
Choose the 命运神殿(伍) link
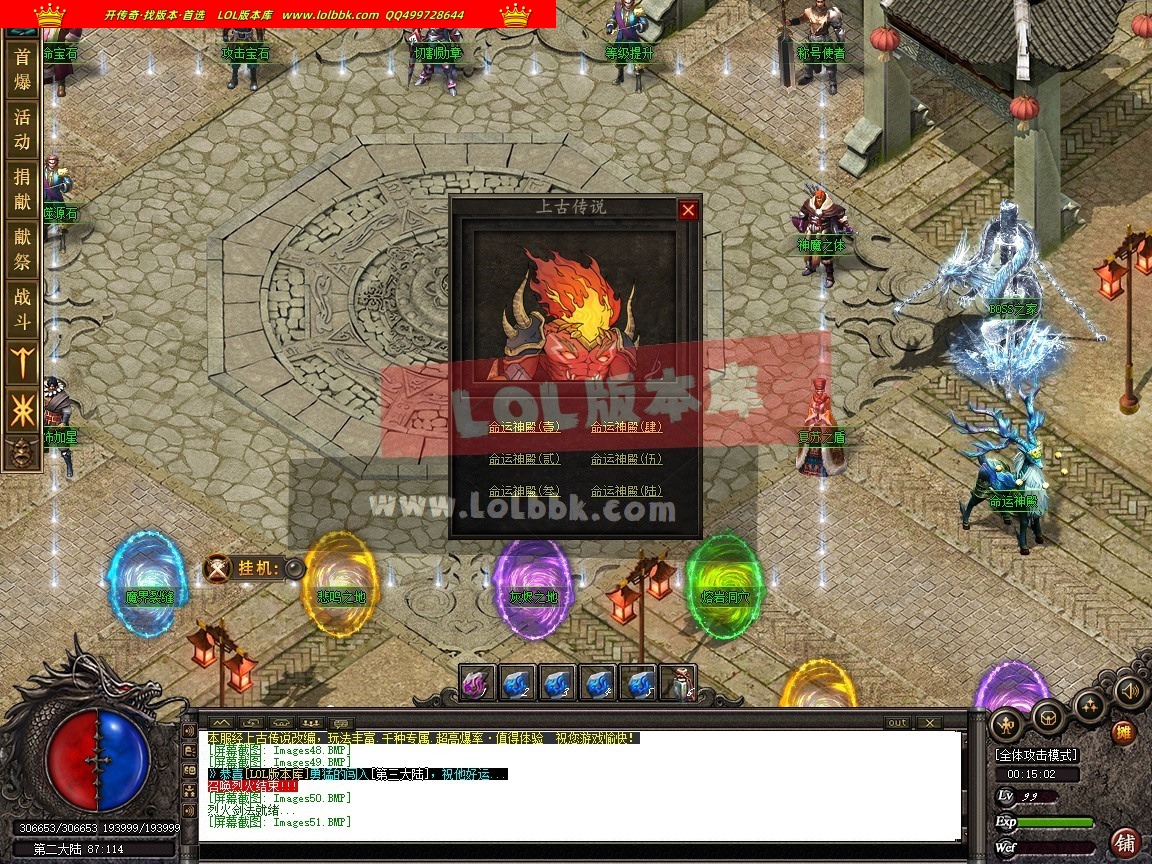point(626,459)
